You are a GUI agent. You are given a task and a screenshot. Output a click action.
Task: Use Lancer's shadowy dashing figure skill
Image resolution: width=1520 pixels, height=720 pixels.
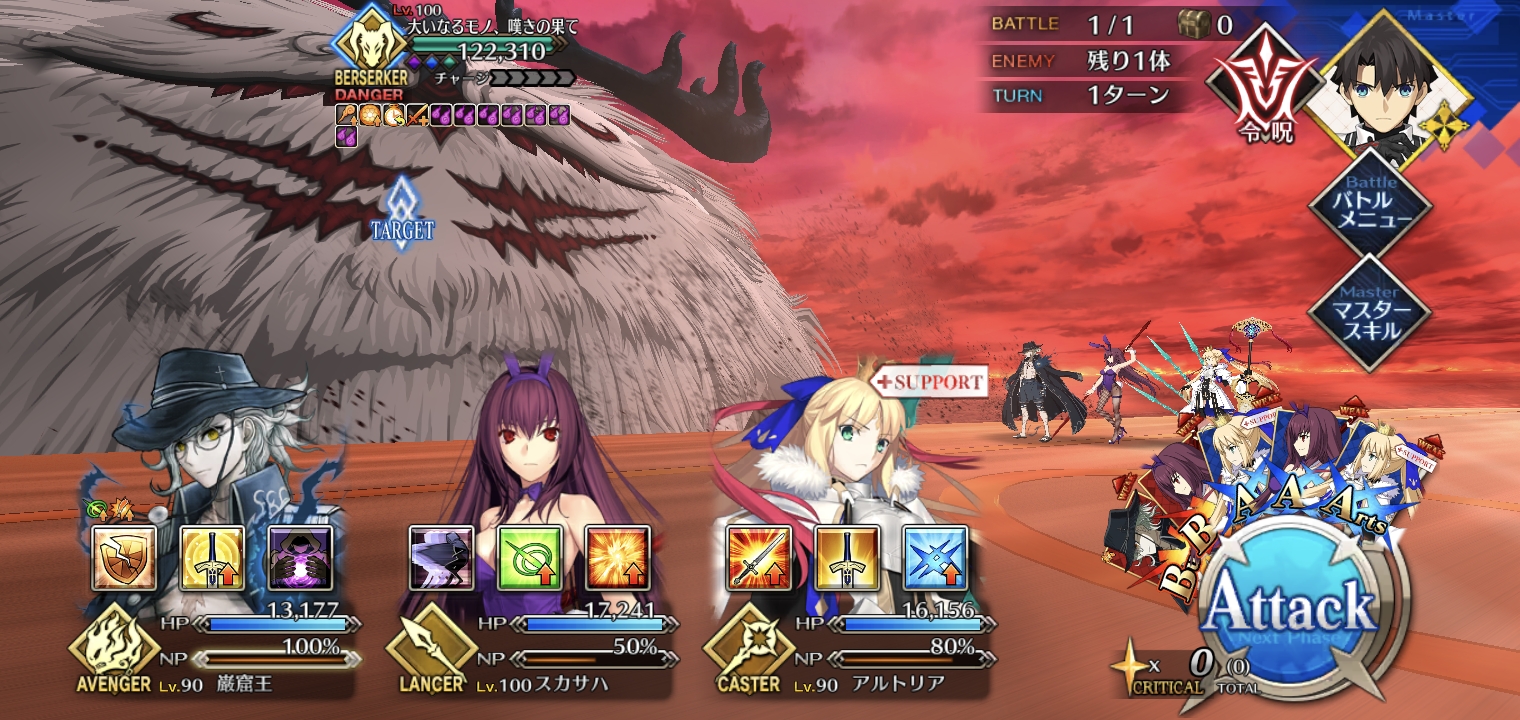point(441,558)
